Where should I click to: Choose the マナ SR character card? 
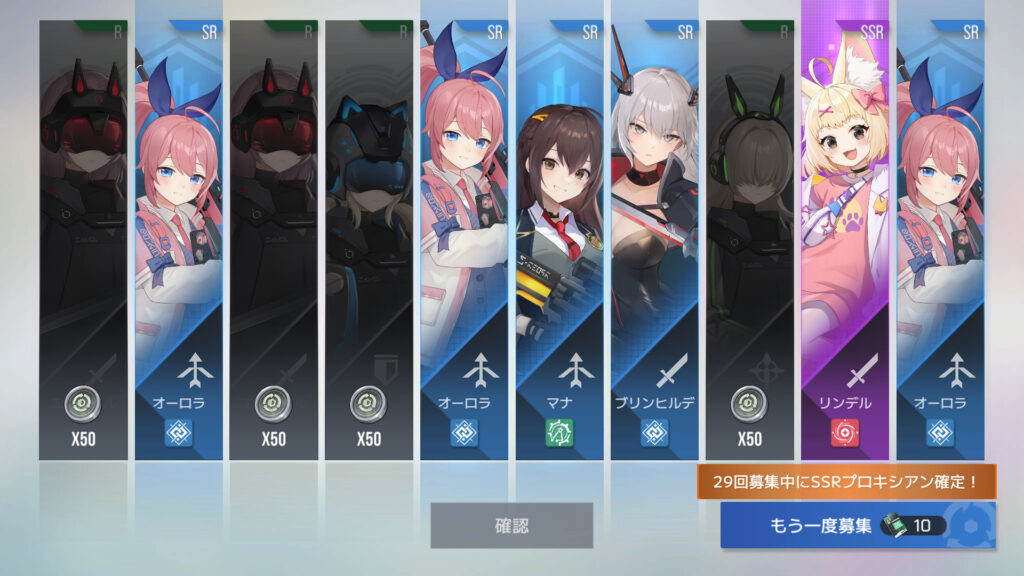[x=559, y=240]
